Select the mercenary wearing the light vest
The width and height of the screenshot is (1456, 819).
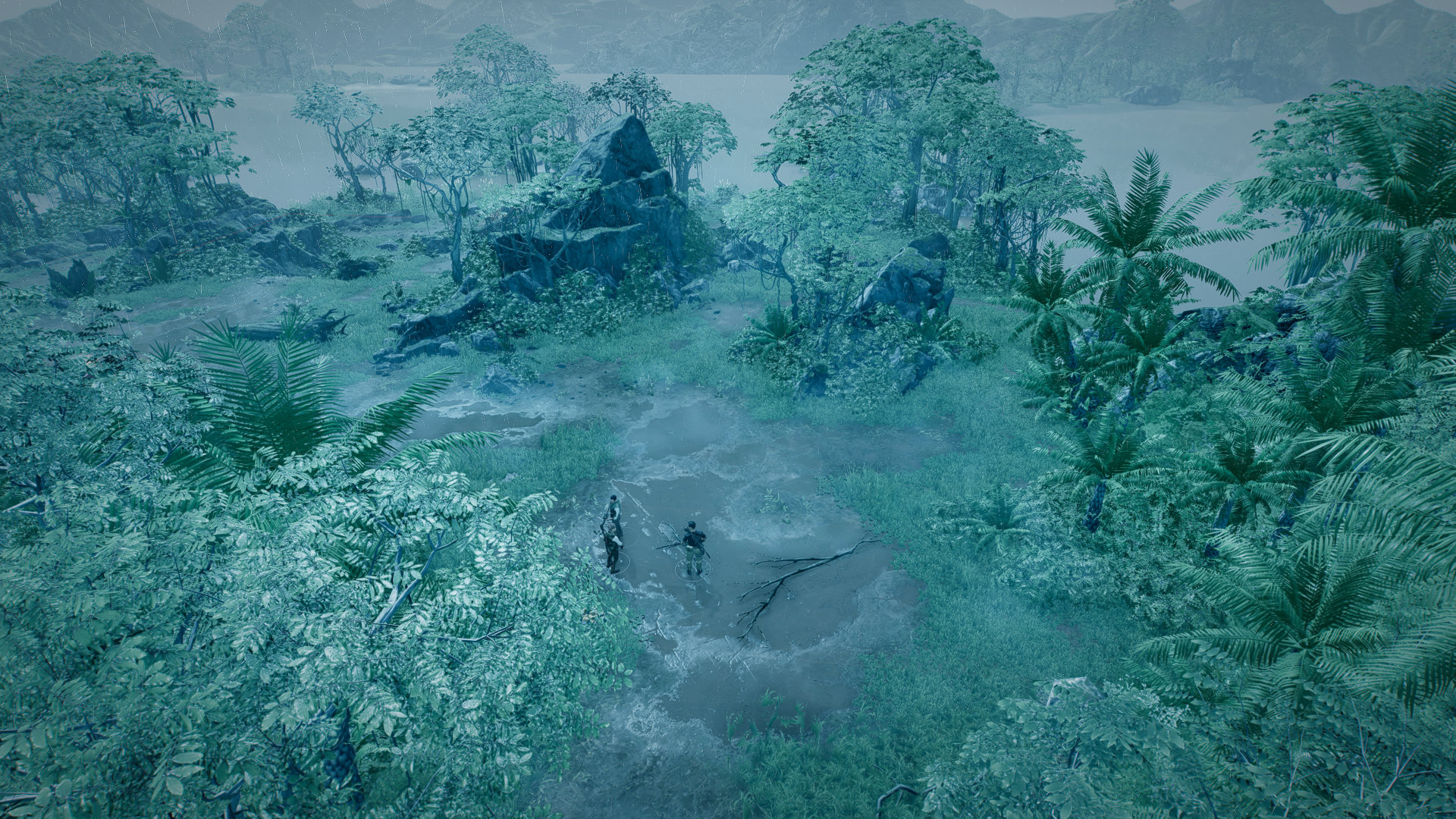[x=615, y=510]
